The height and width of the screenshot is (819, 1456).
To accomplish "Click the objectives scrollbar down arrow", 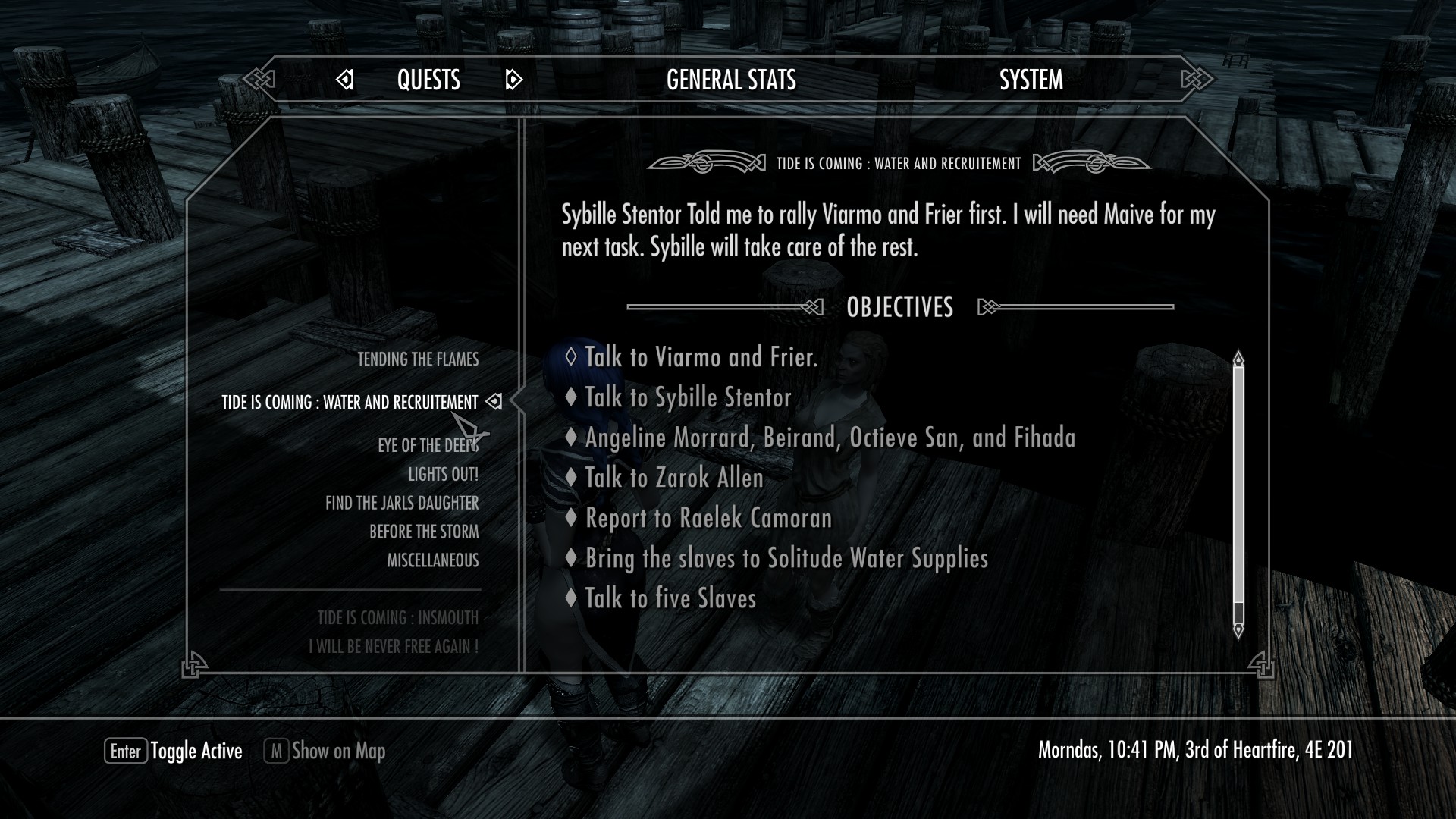I will (x=1238, y=629).
